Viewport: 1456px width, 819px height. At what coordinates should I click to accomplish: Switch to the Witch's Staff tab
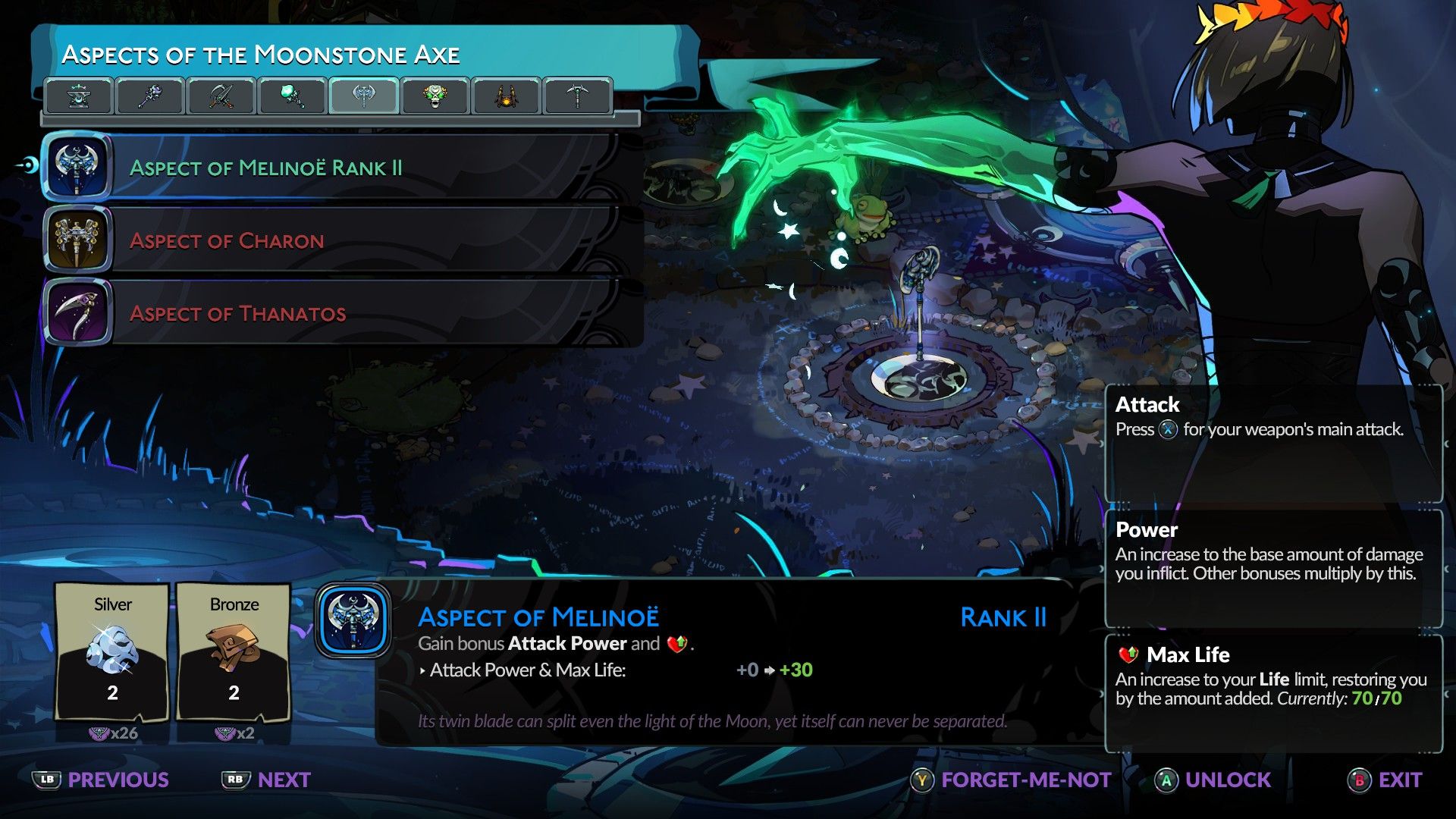(150, 96)
